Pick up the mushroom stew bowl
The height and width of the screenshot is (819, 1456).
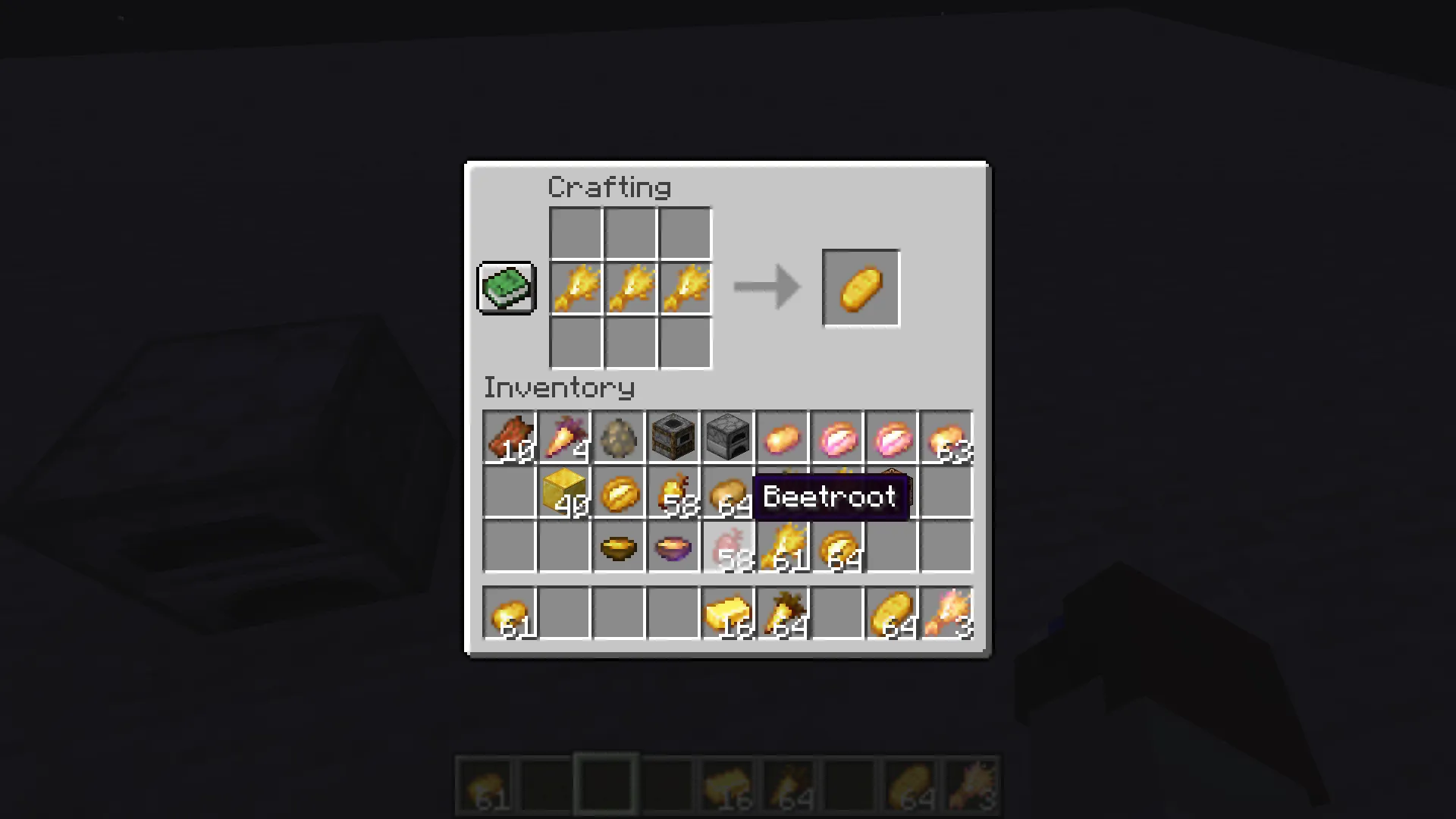click(x=619, y=548)
